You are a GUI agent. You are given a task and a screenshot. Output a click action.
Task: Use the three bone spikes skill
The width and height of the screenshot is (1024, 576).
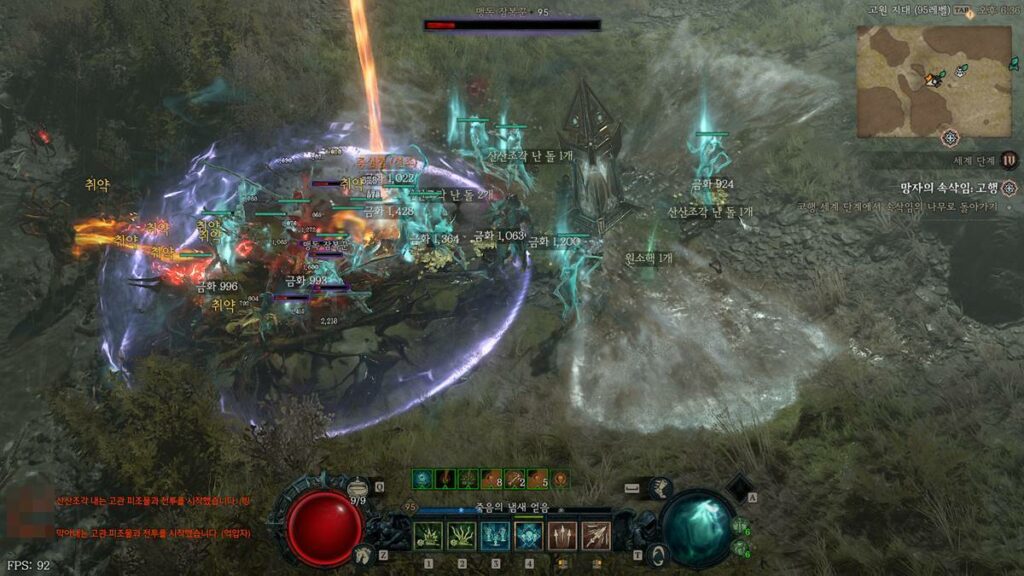563,536
